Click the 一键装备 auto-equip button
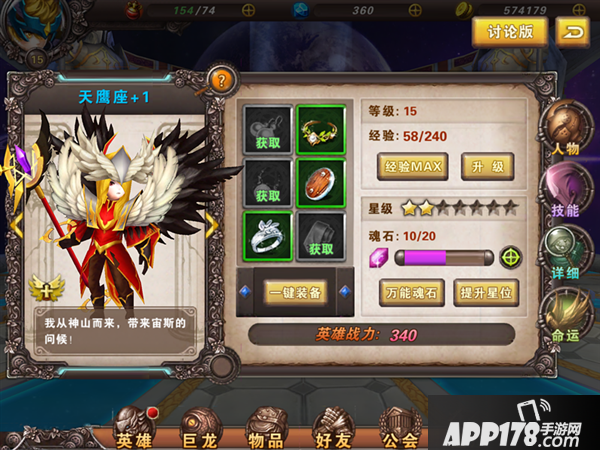Image resolution: width=600 pixels, height=450 pixels. click(296, 292)
